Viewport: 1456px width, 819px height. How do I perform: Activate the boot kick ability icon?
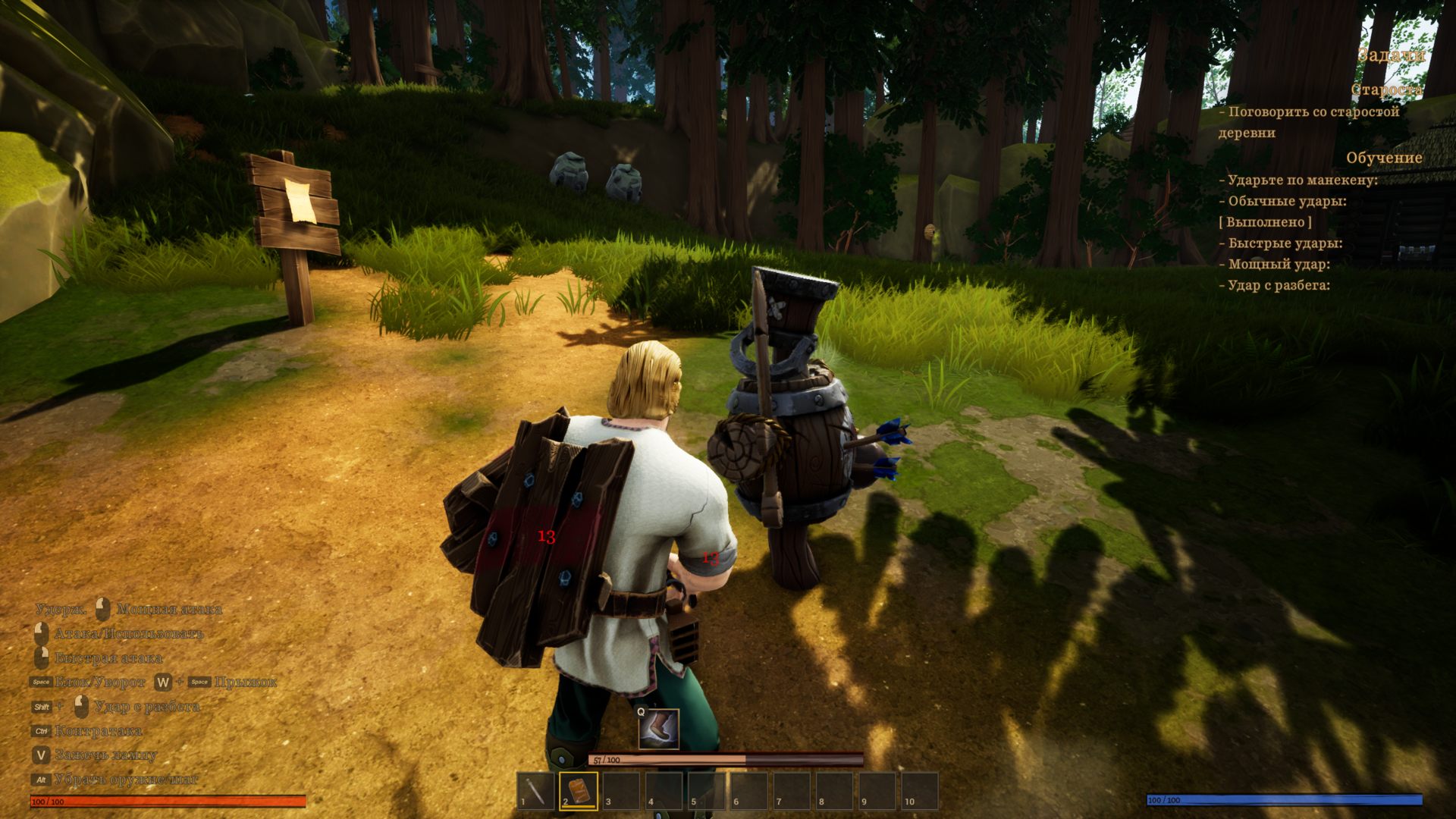(657, 729)
